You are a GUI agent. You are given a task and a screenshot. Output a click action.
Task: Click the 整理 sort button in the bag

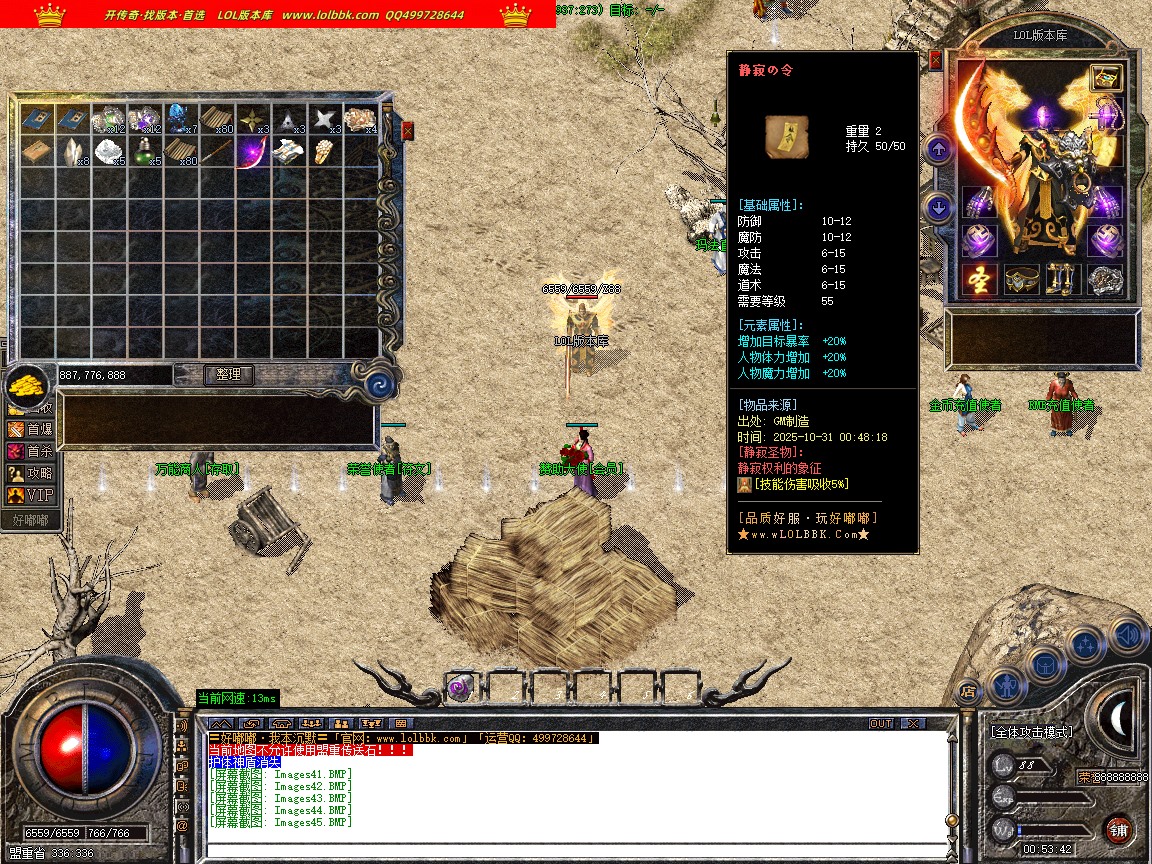(229, 375)
